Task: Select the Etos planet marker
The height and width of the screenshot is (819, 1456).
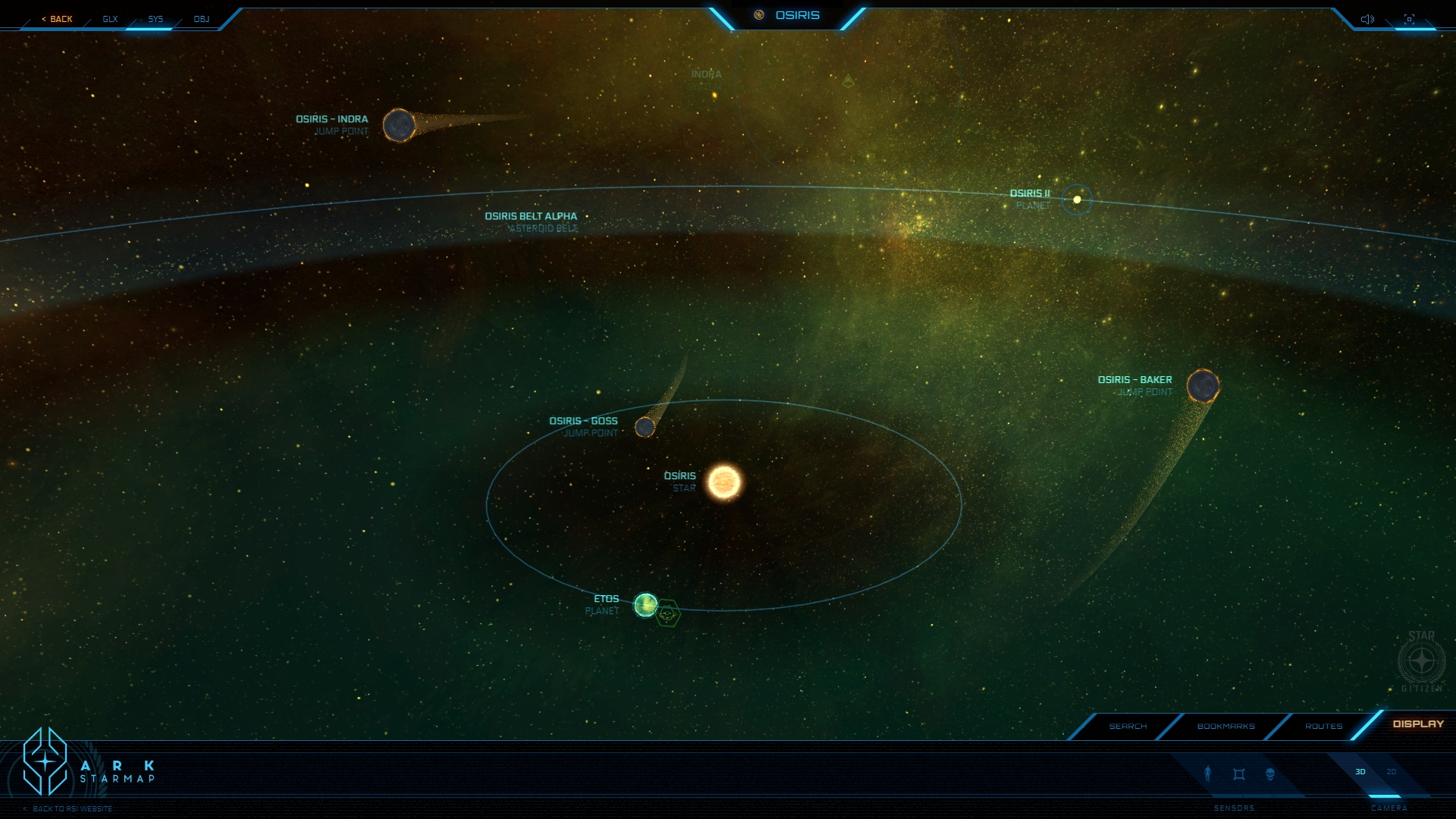Action: [x=645, y=605]
